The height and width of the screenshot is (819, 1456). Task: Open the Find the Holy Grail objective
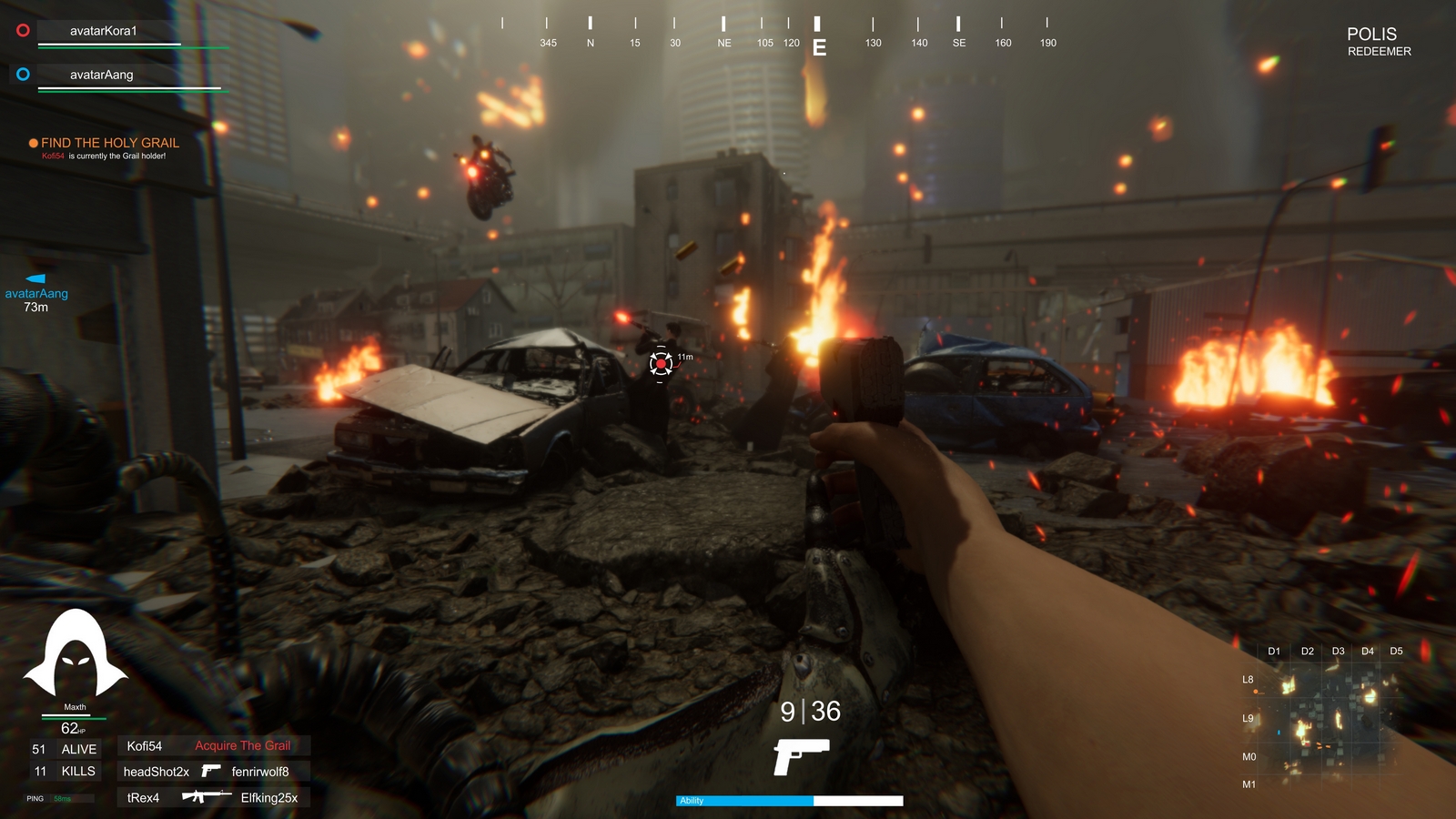coord(109,143)
